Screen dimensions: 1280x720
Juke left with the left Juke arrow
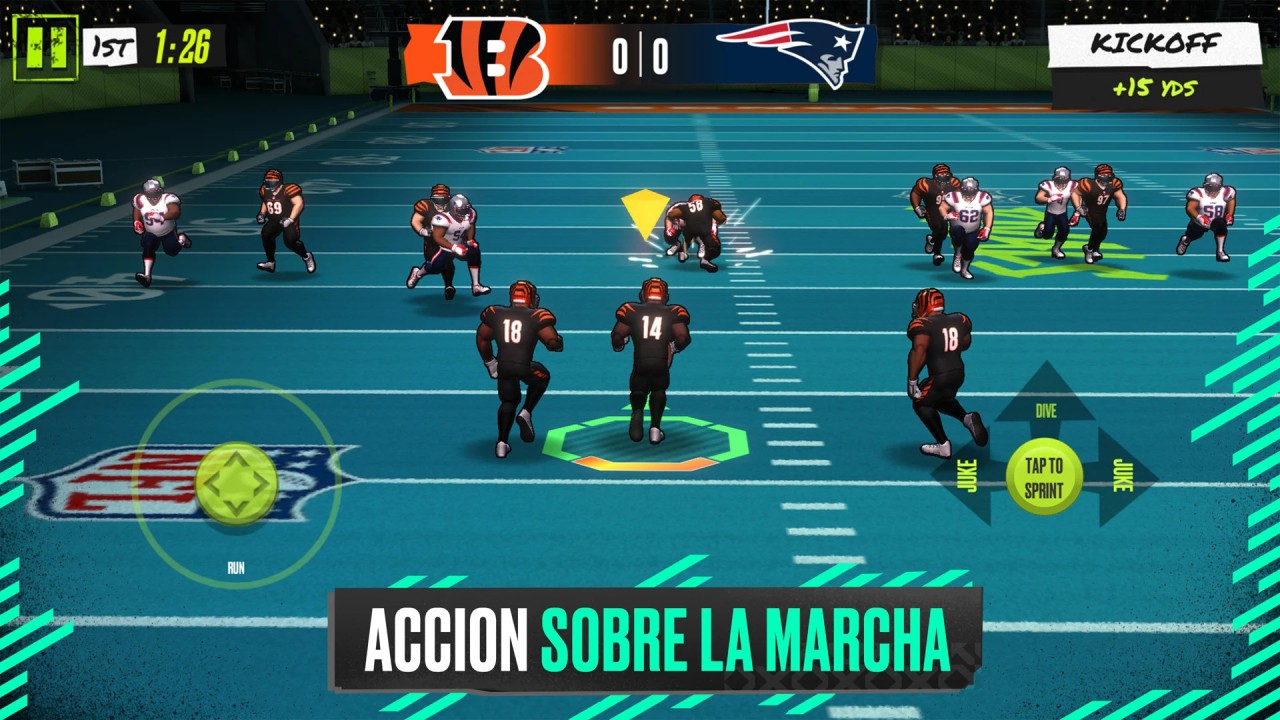tap(966, 477)
